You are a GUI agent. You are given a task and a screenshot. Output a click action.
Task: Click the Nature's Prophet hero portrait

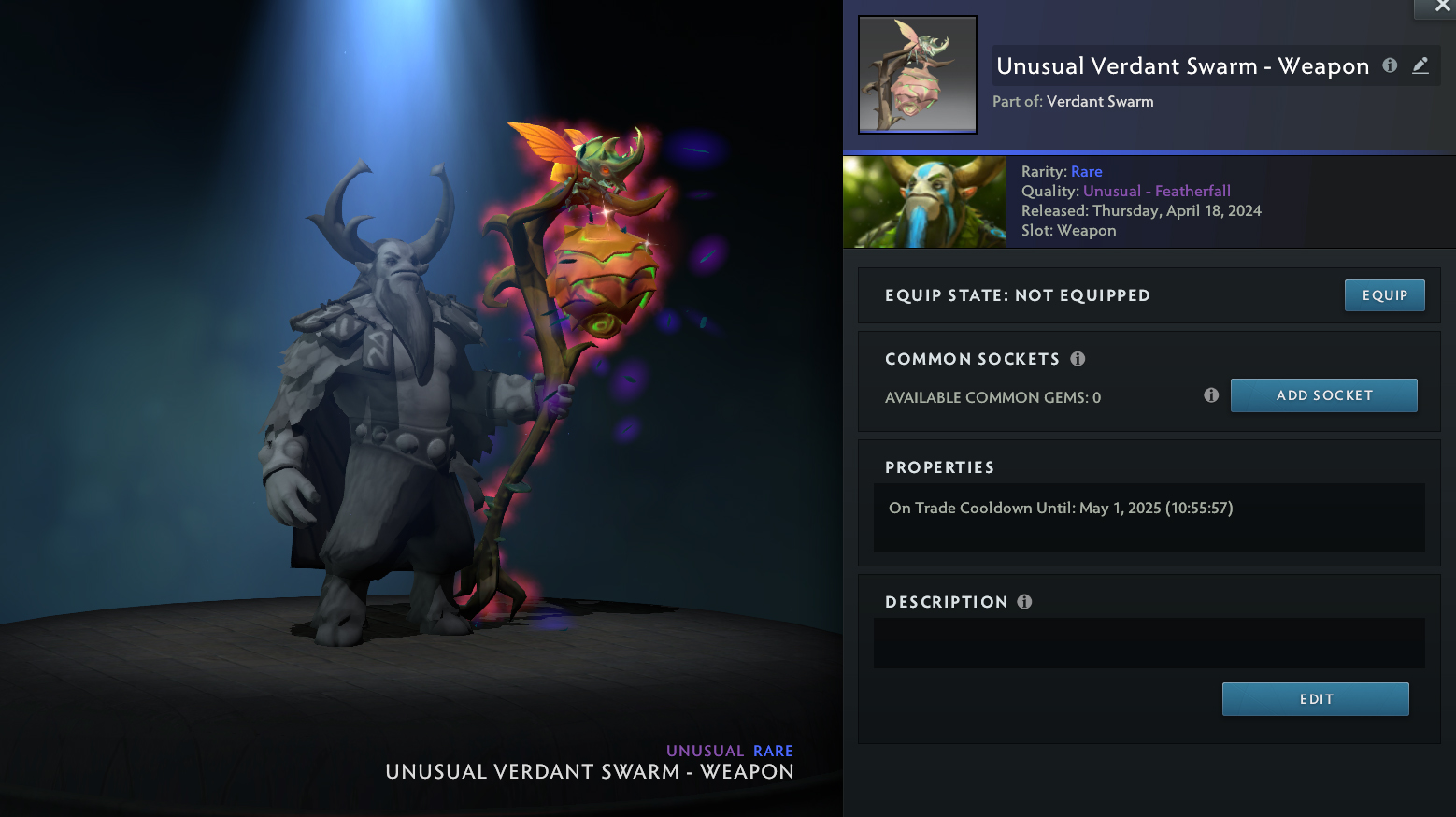click(924, 202)
